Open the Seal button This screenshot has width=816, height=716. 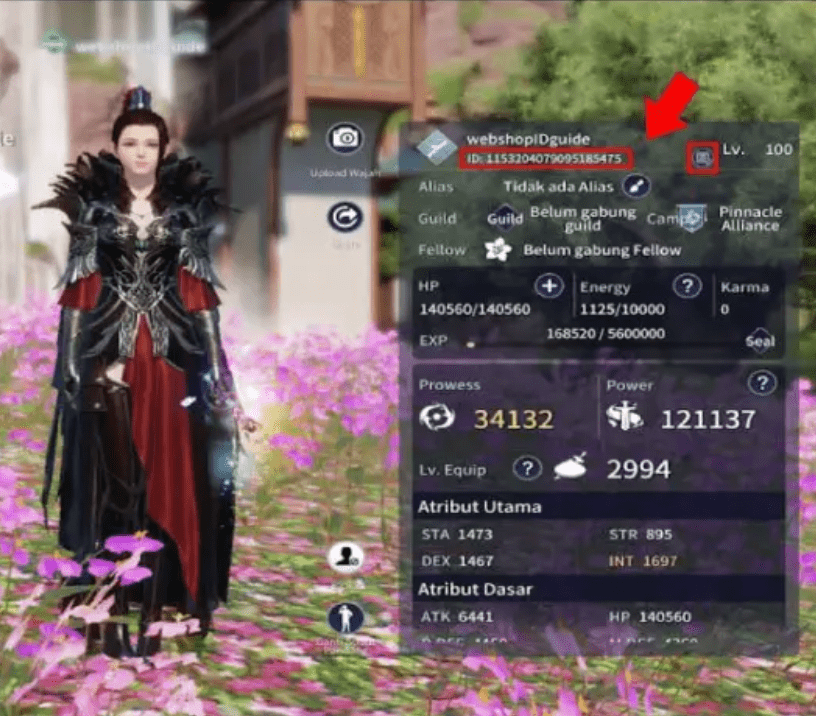pyautogui.click(x=760, y=341)
